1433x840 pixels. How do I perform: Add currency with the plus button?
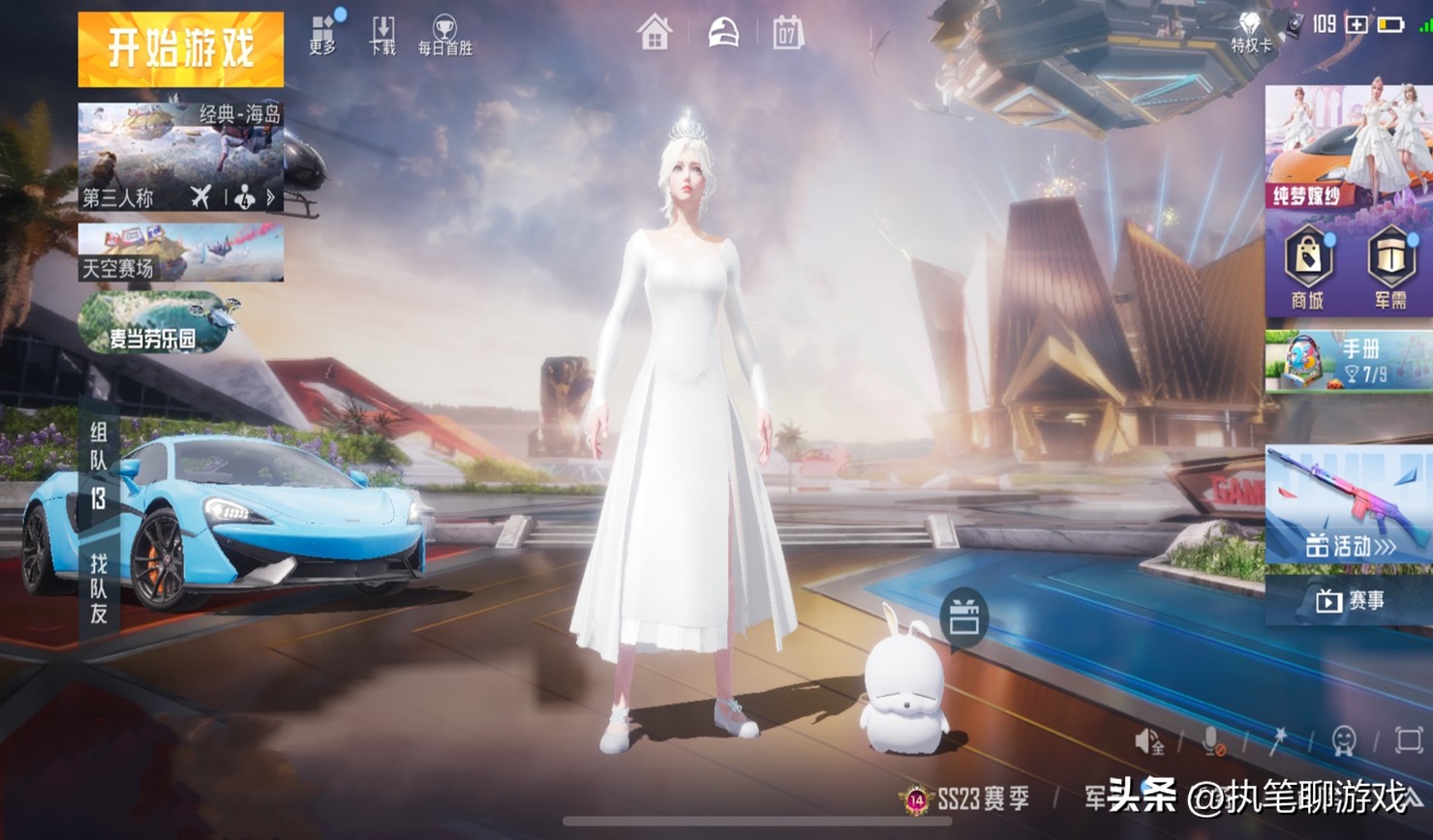click(x=1357, y=24)
